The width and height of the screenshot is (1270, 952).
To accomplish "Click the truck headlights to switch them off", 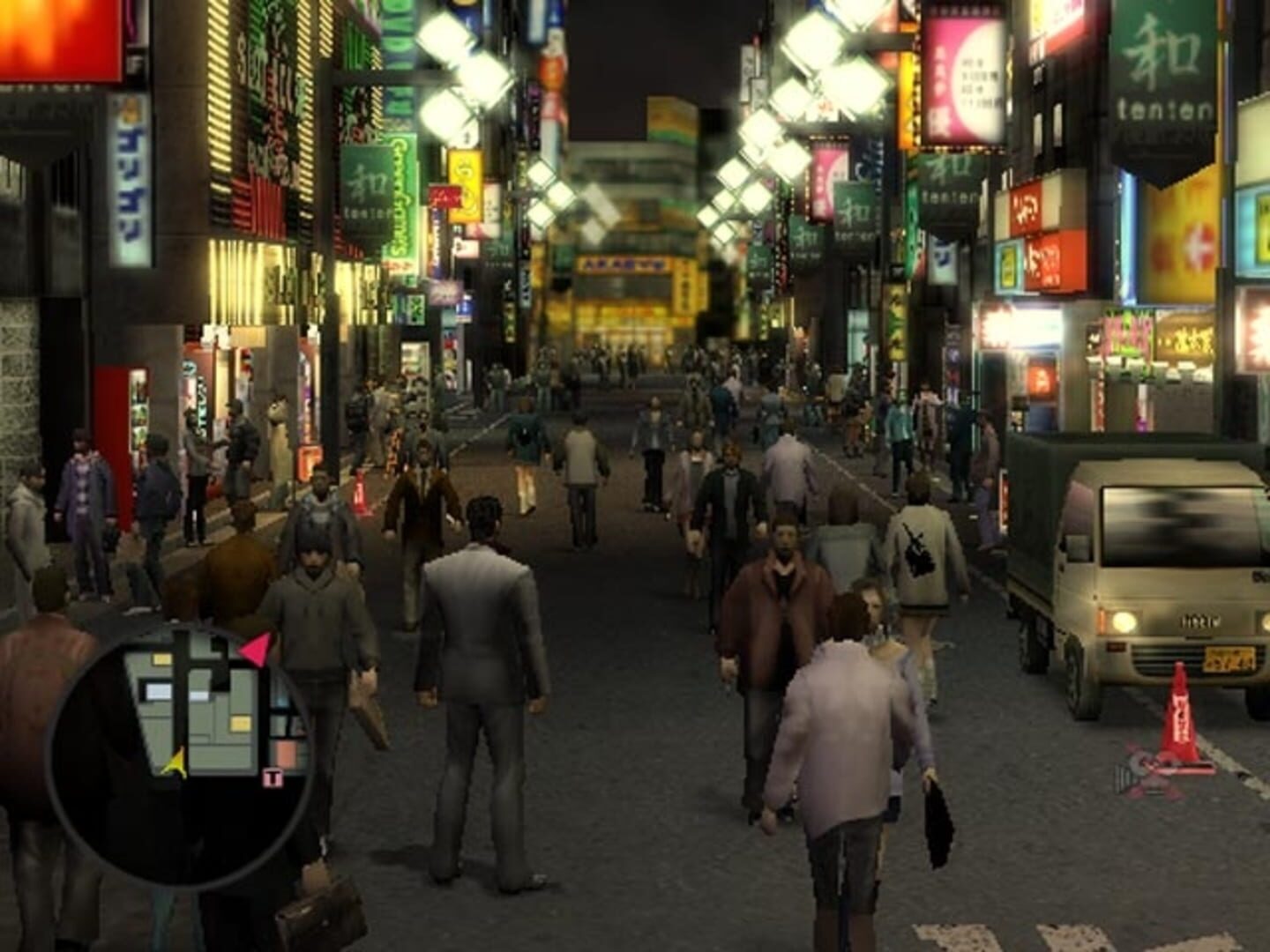I will 1124,621.
